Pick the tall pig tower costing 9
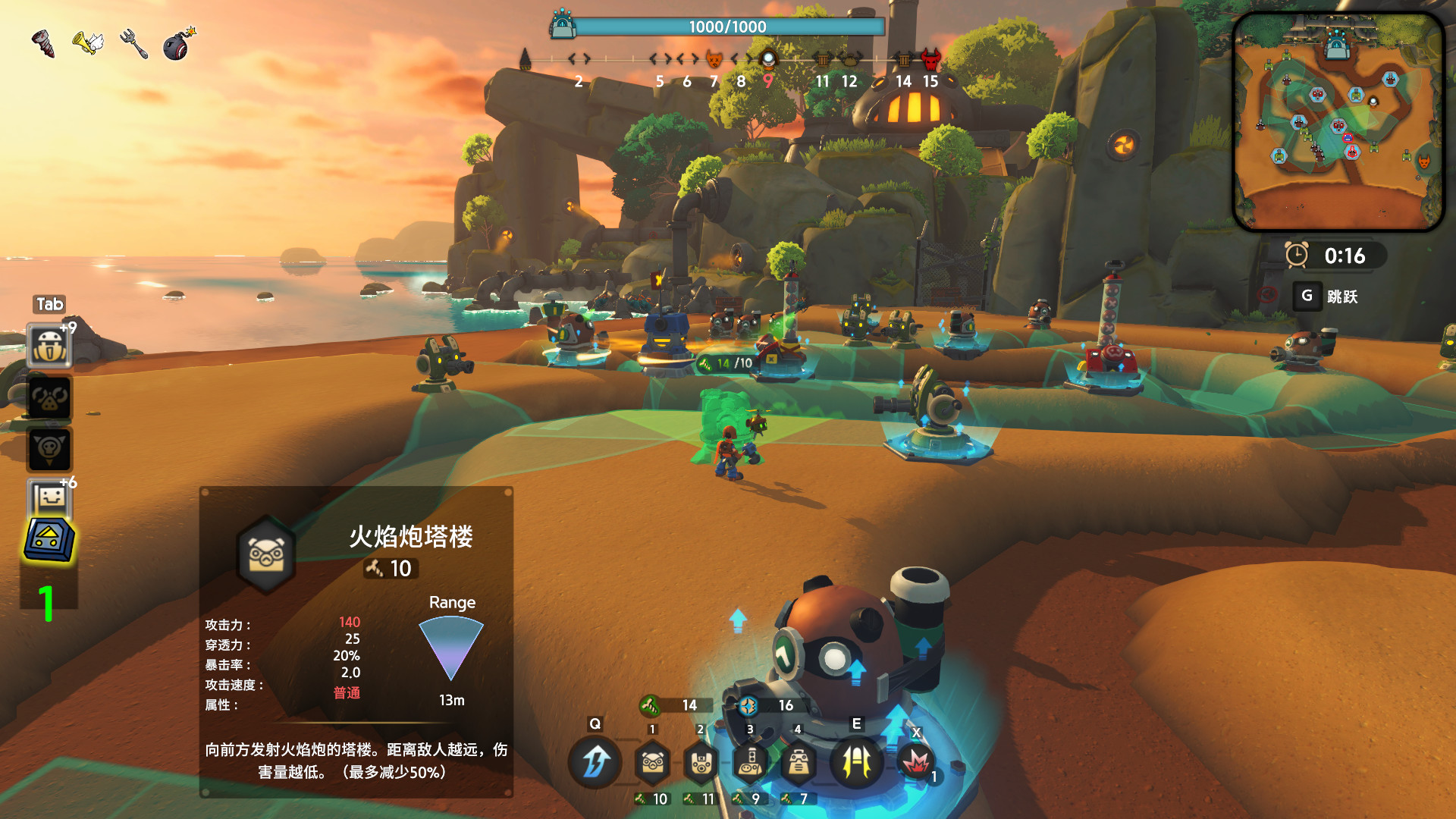1456x819 pixels. pos(750,762)
